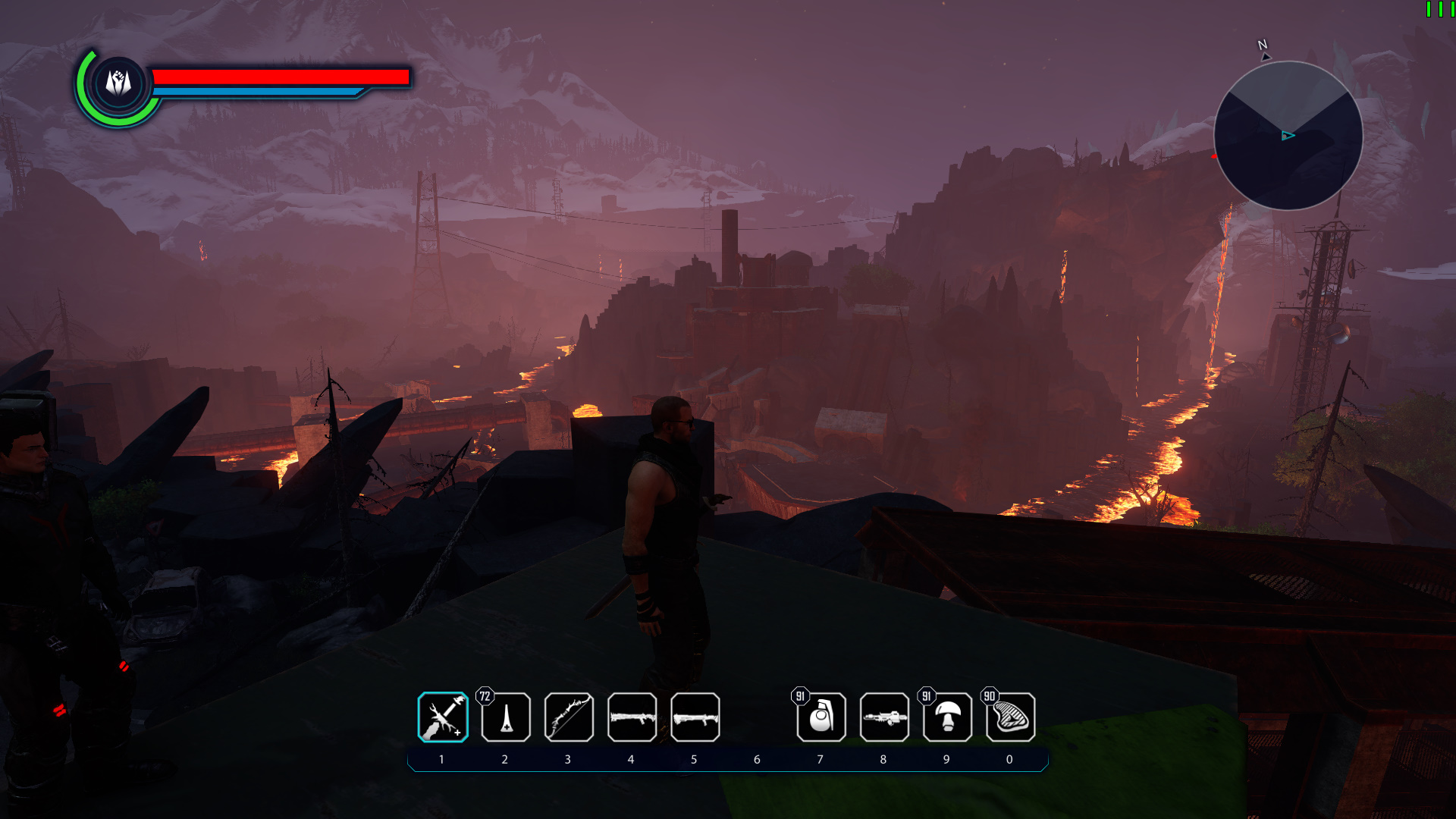Equip the bow in hotbar slot 3

pyautogui.click(x=568, y=716)
